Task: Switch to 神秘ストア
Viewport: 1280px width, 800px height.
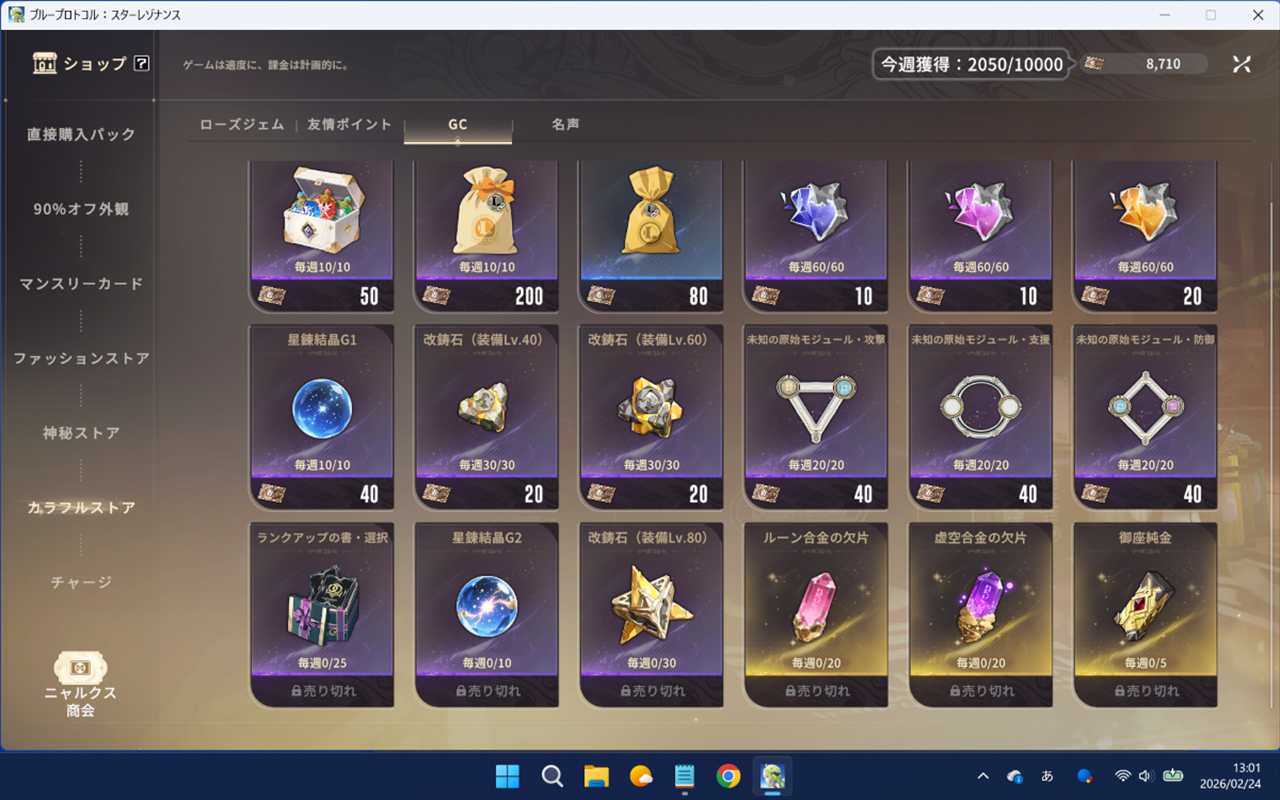Action: click(81, 433)
